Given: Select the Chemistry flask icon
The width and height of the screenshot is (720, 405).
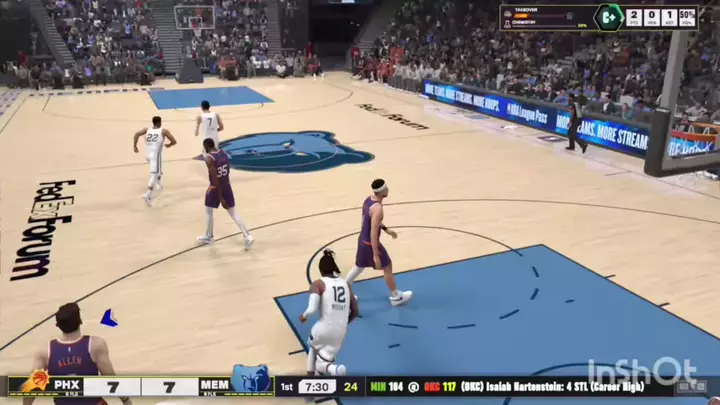Looking at the screenshot, I should (x=508, y=24).
